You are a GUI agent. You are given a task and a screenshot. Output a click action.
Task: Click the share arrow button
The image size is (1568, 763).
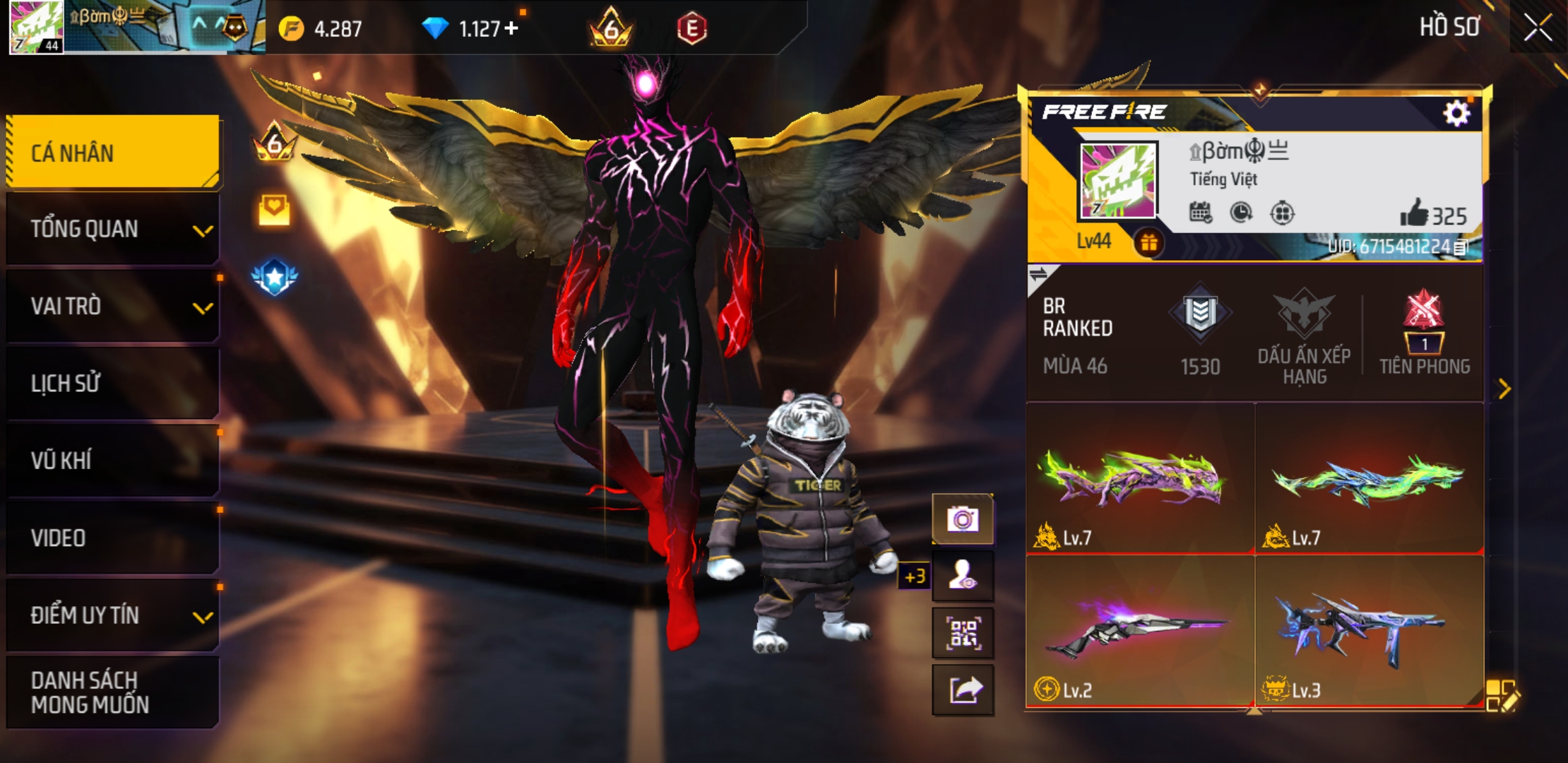pyautogui.click(x=963, y=690)
